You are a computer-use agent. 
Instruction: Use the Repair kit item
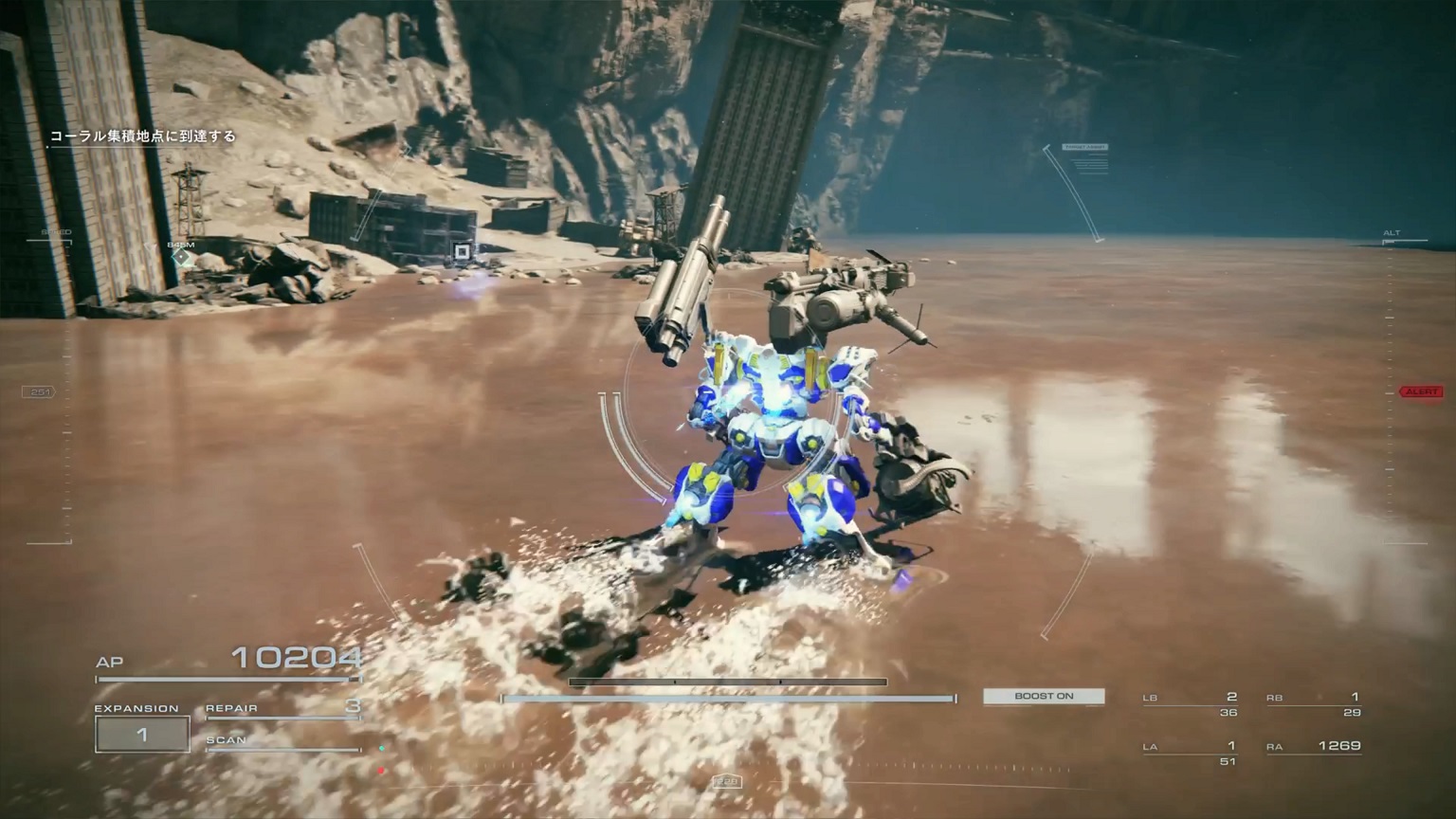coord(282,707)
